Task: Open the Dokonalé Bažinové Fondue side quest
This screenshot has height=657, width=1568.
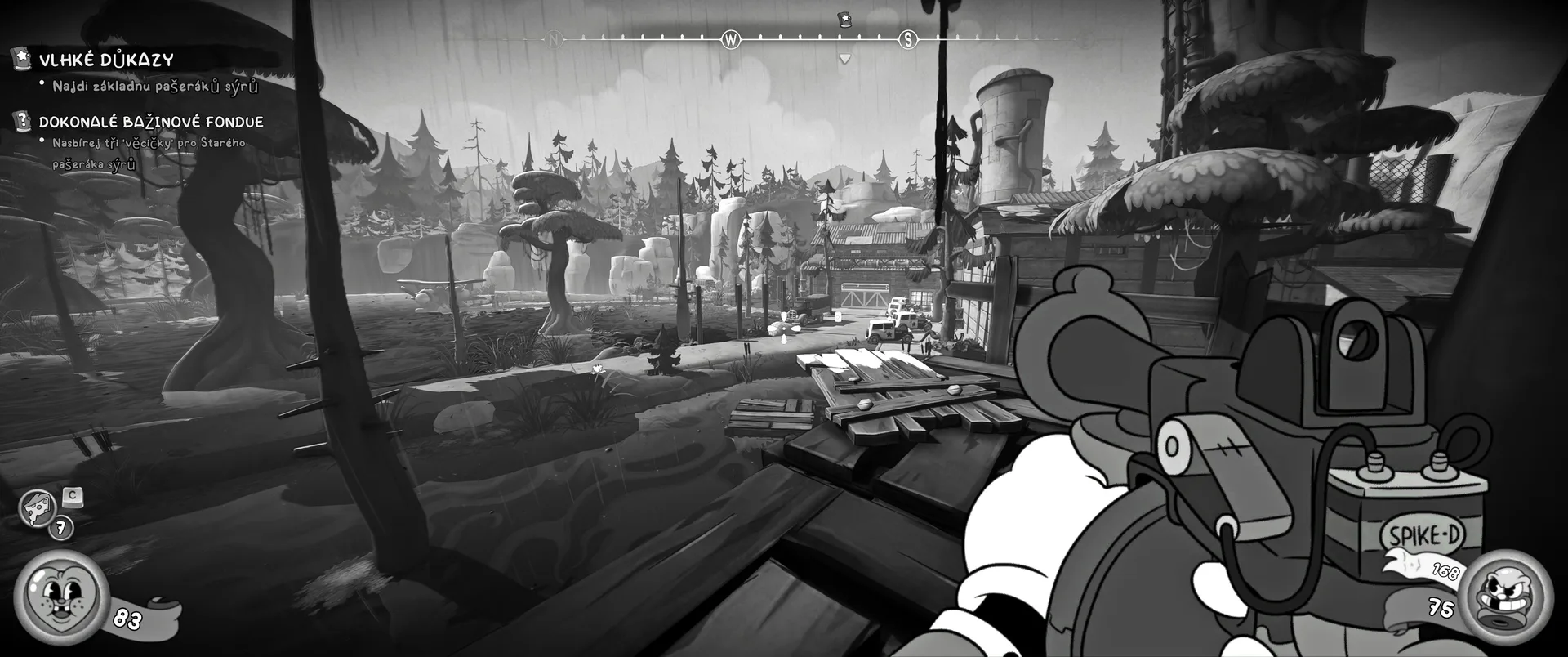Action: [150, 122]
